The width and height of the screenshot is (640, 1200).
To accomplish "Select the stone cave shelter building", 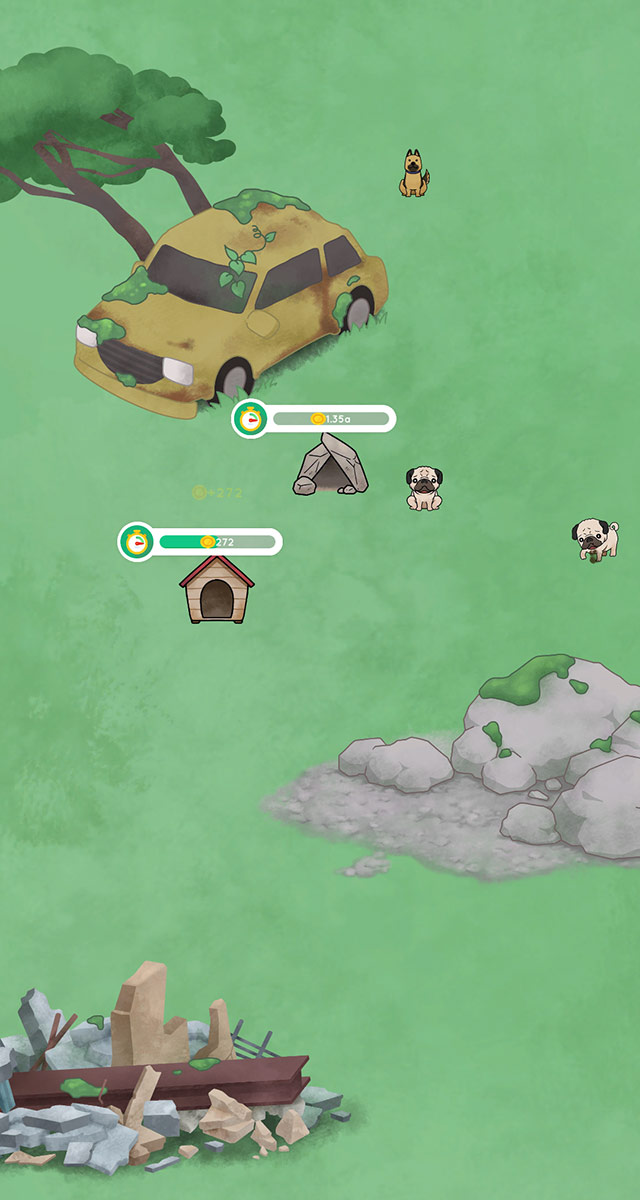I will pyautogui.click(x=330, y=466).
